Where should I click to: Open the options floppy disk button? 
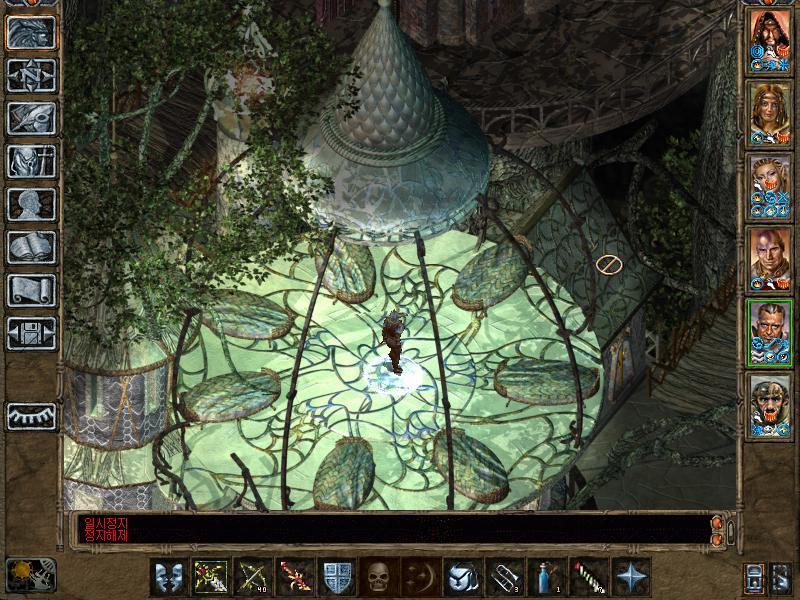[x=30, y=332]
